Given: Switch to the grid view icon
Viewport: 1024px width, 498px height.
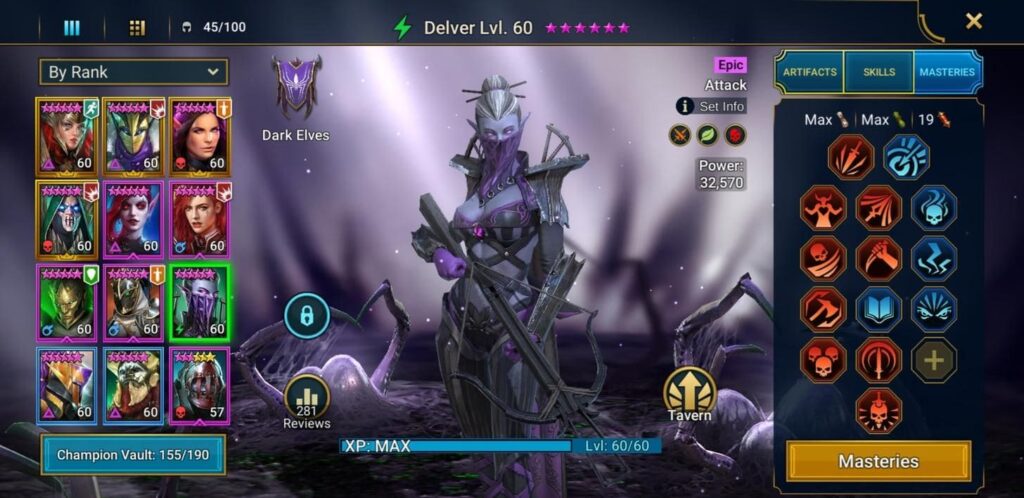Looking at the screenshot, I should click(x=137, y=27).
